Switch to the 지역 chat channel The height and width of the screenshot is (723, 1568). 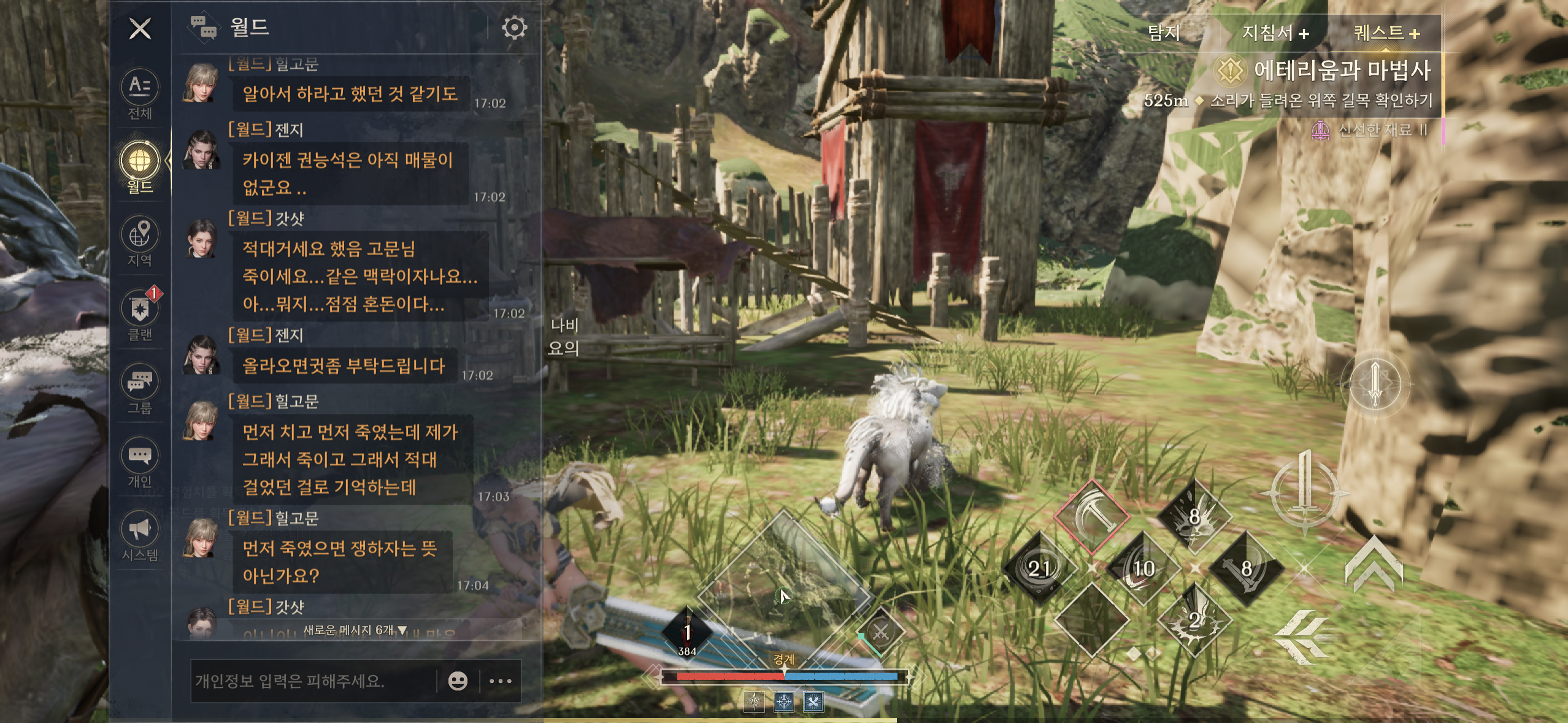[140, 241]
